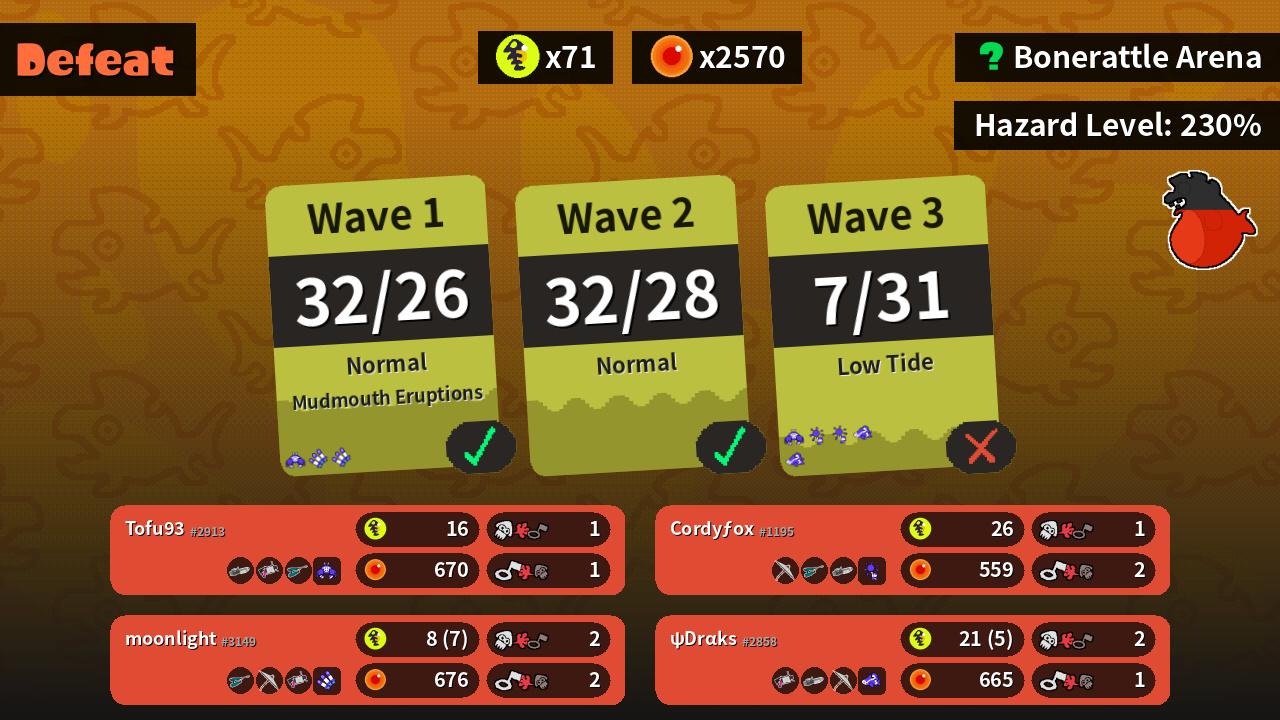Click the Bonerattle Arena stage label
1280x720 pixels.
pyautogui.click(x=1117, y=57)
